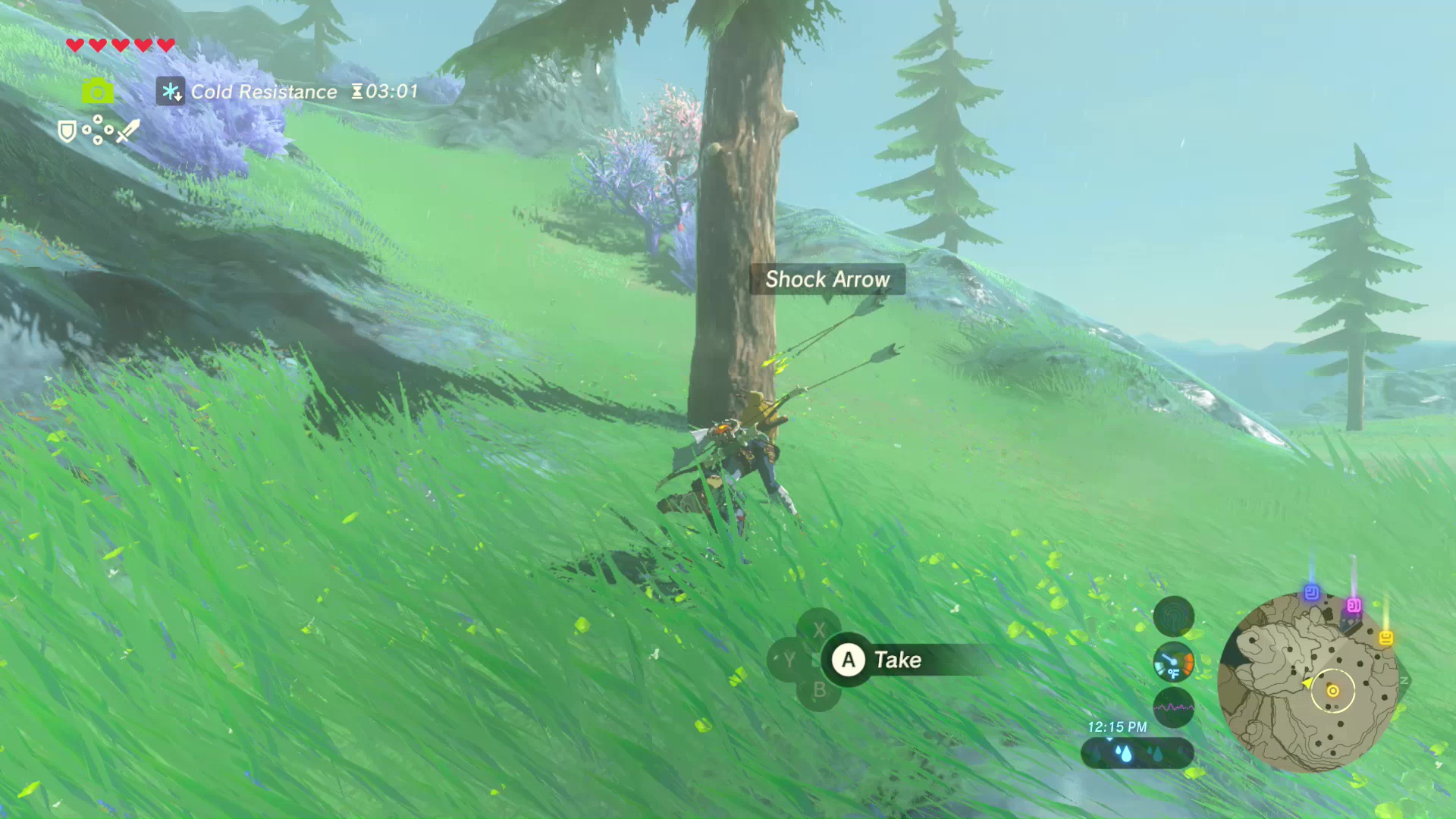This screenshot has width=1456, height=819.
Task: Click the temperature gauge icon
Action: tap(1173, 662)
